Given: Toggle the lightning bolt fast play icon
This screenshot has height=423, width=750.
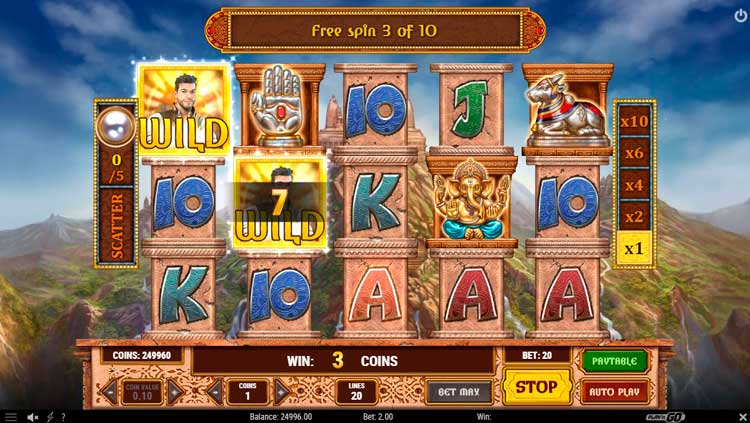Looking at the screenshot, I should click(x=50, y=416).
